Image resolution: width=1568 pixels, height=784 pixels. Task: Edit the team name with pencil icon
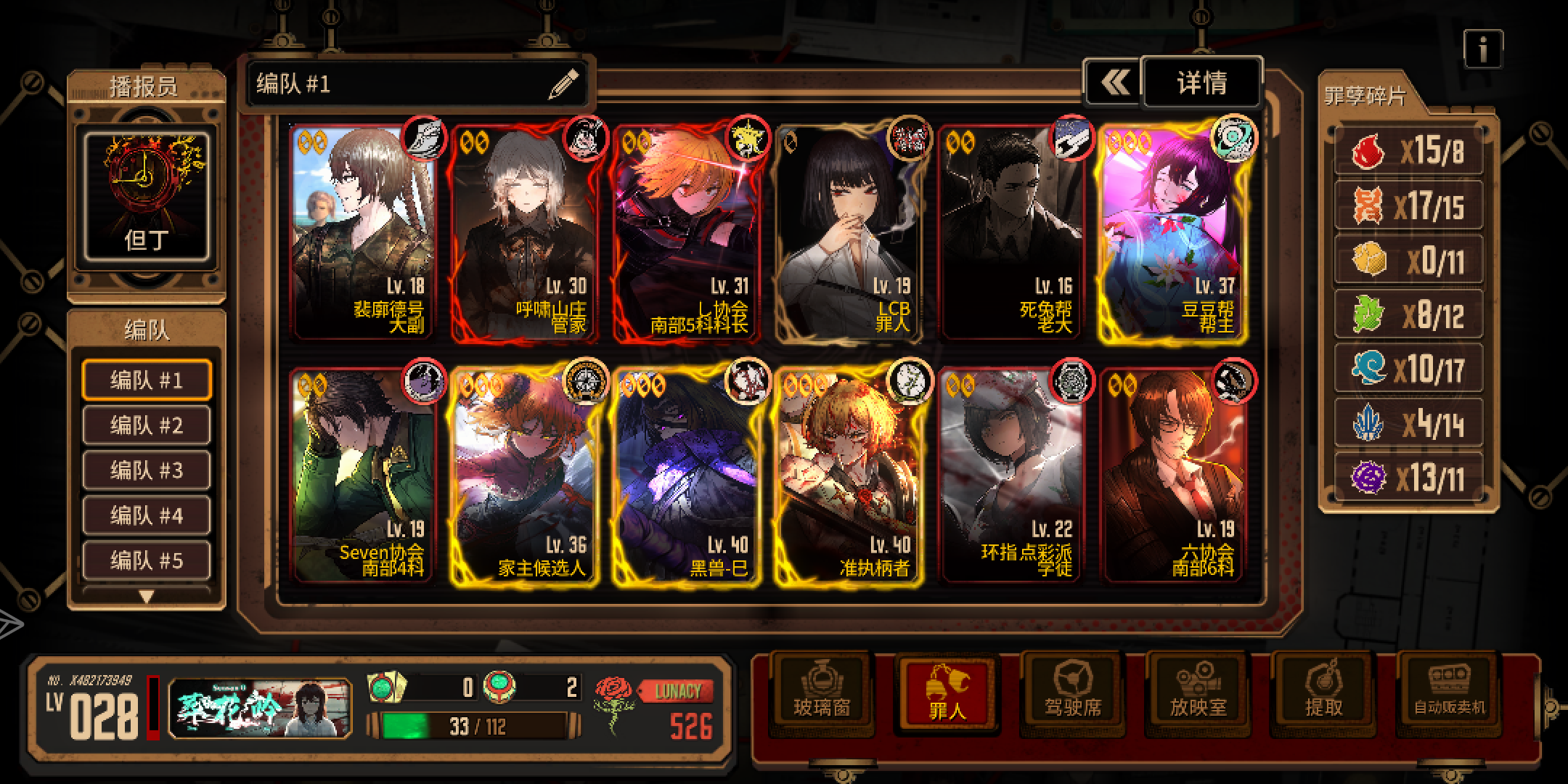coord(563,84)
